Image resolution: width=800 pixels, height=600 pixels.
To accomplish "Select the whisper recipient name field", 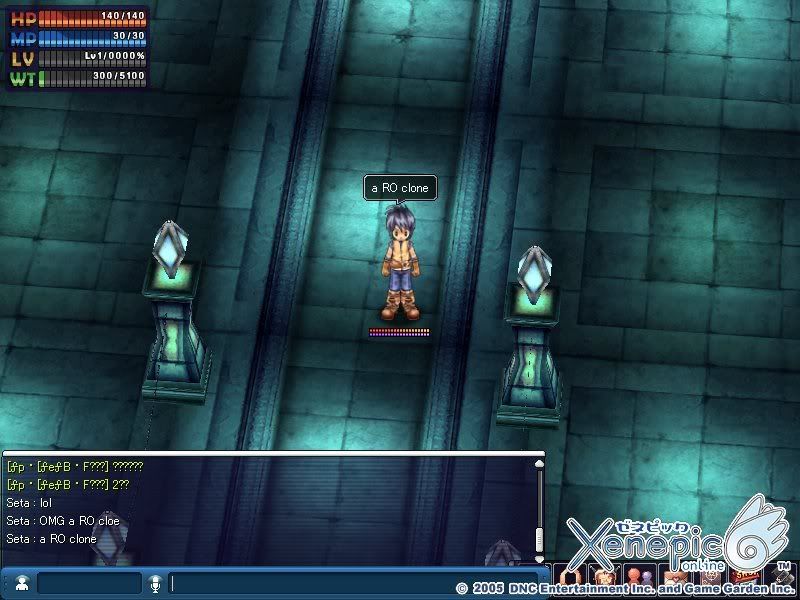I will coord(89,583).
